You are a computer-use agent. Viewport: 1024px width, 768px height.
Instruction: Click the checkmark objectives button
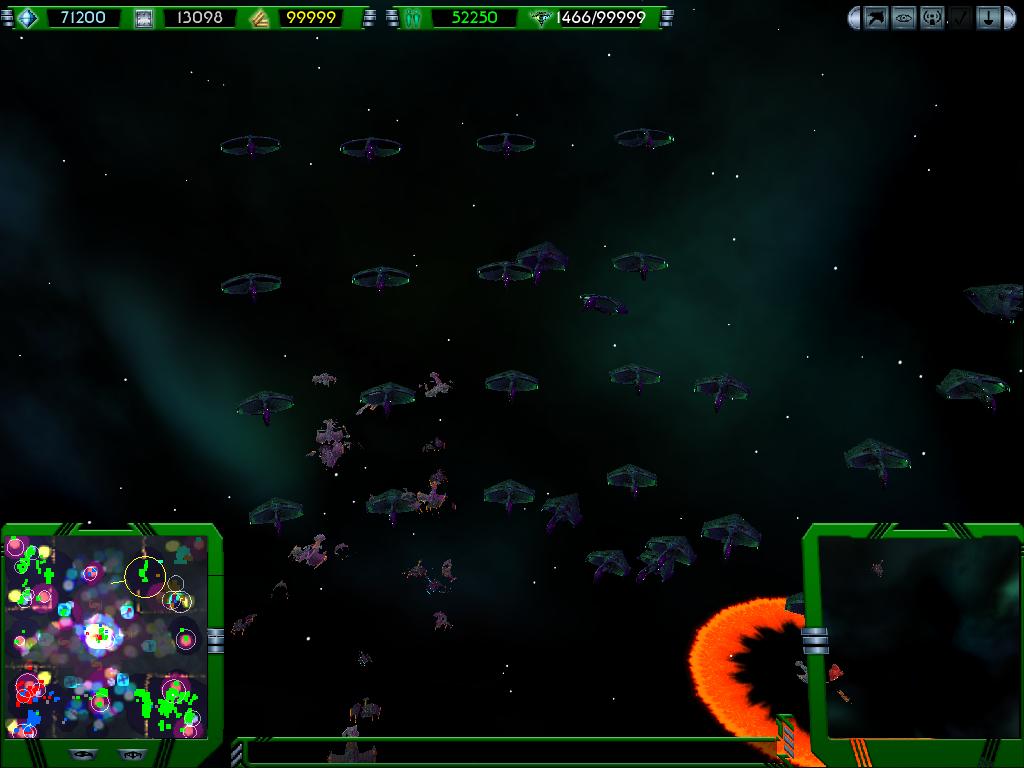click(x=960, y=18)
